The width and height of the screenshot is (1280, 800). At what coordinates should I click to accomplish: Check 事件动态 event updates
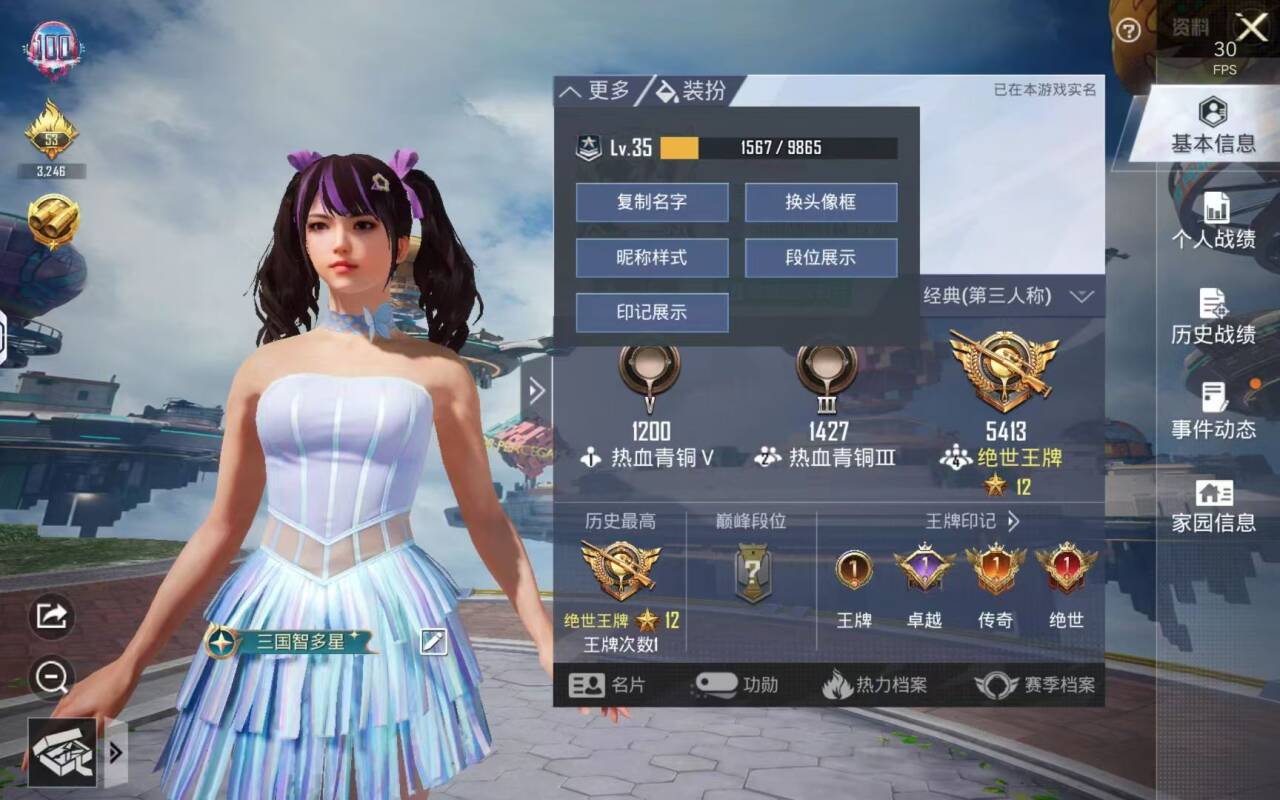[1215, 413]
